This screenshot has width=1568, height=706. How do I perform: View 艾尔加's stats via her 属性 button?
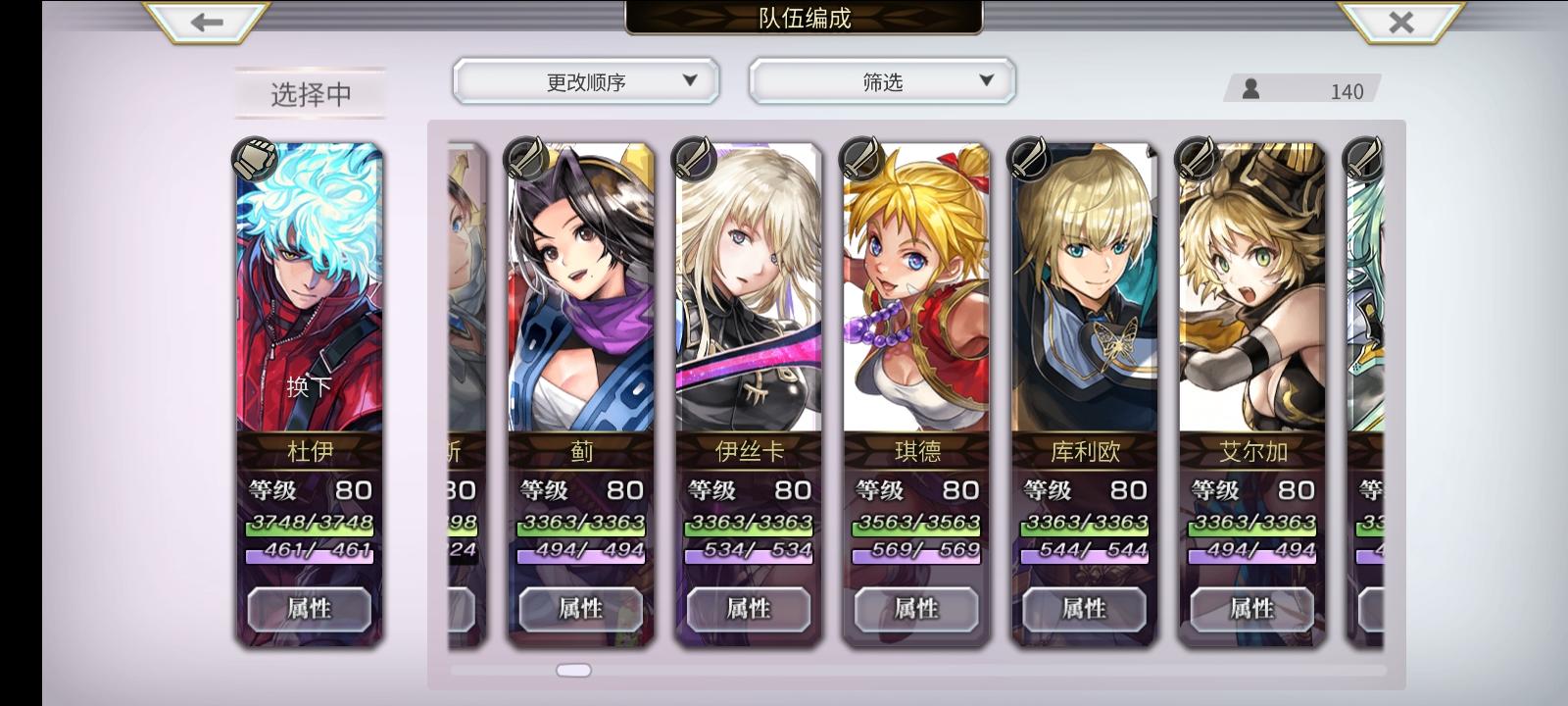[1251, 609]
